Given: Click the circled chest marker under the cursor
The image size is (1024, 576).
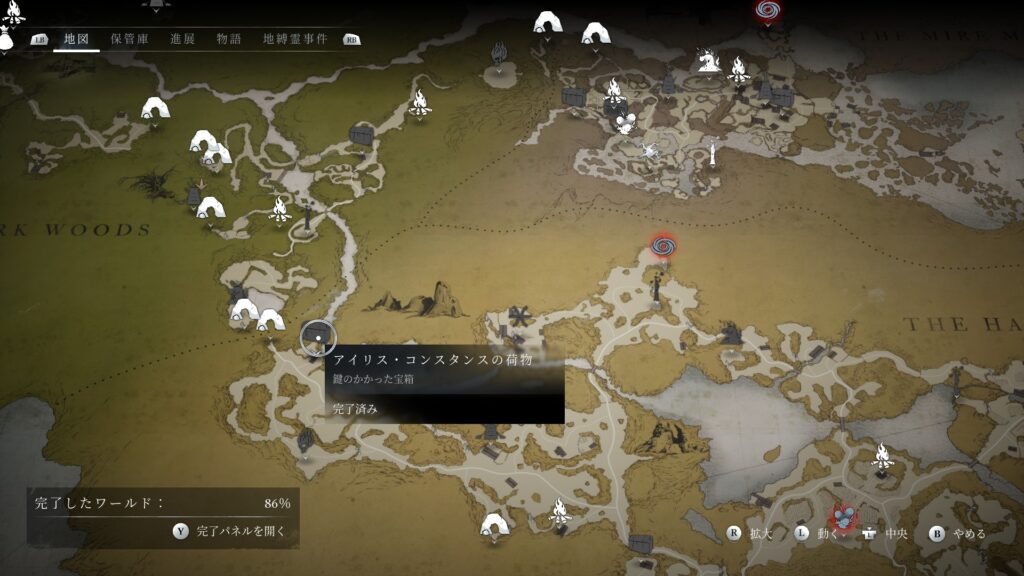Looking at the screenshot, I should [318, 339].
